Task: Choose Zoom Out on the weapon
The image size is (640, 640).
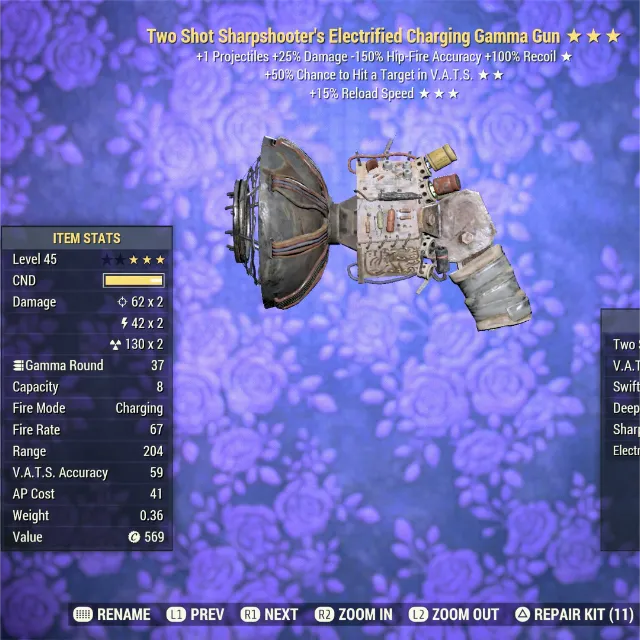Action: click(x=453, y=615)
